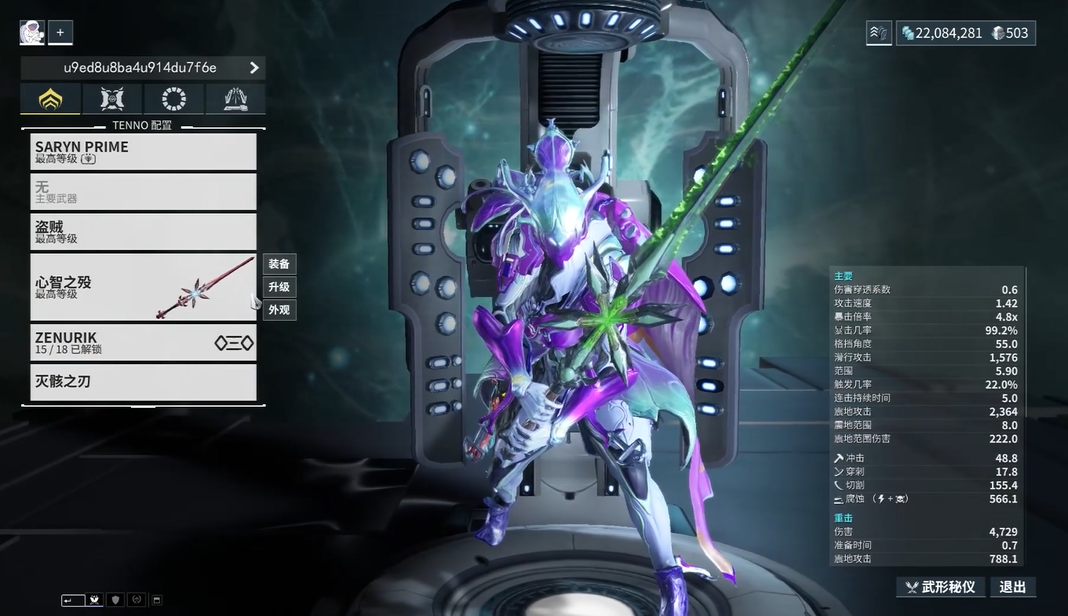Click the shield icon in the bottom bar
Image resolution: width=1068 pixels, height=616 pixels.
[115, 600]
